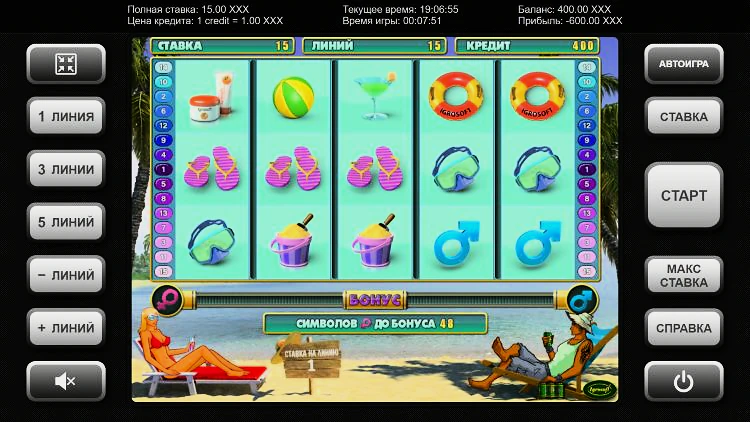This screenshot has height=422, width=750.
Task: Decrease lines with the − ЛИНИЙ button
Action: tap(66, 275)
